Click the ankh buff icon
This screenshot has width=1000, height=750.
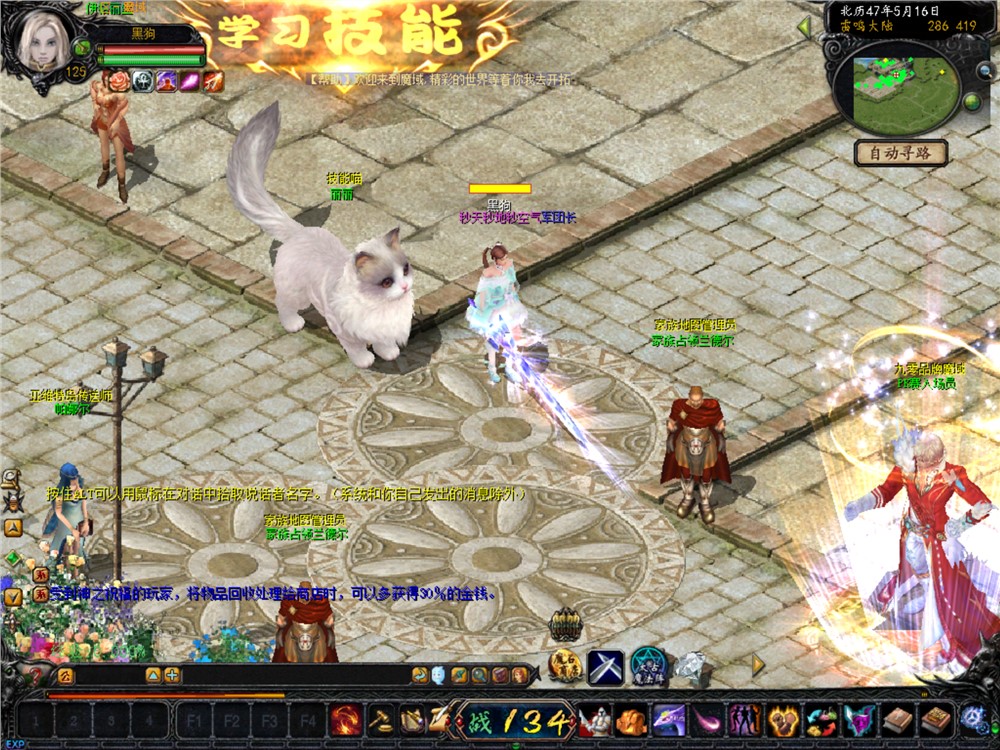142,81
